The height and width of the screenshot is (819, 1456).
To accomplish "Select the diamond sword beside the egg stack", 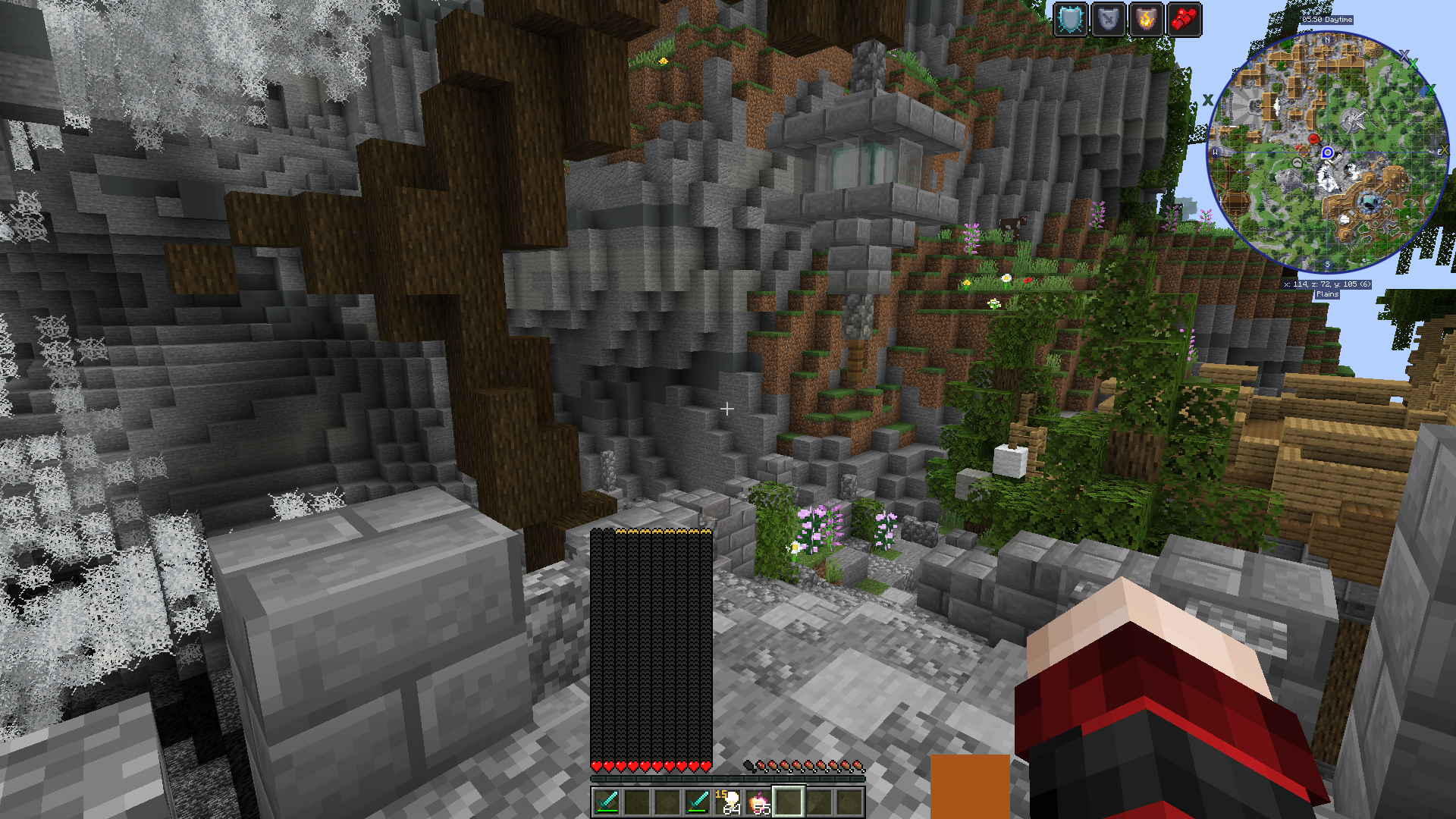I will (x=697, y=801).
